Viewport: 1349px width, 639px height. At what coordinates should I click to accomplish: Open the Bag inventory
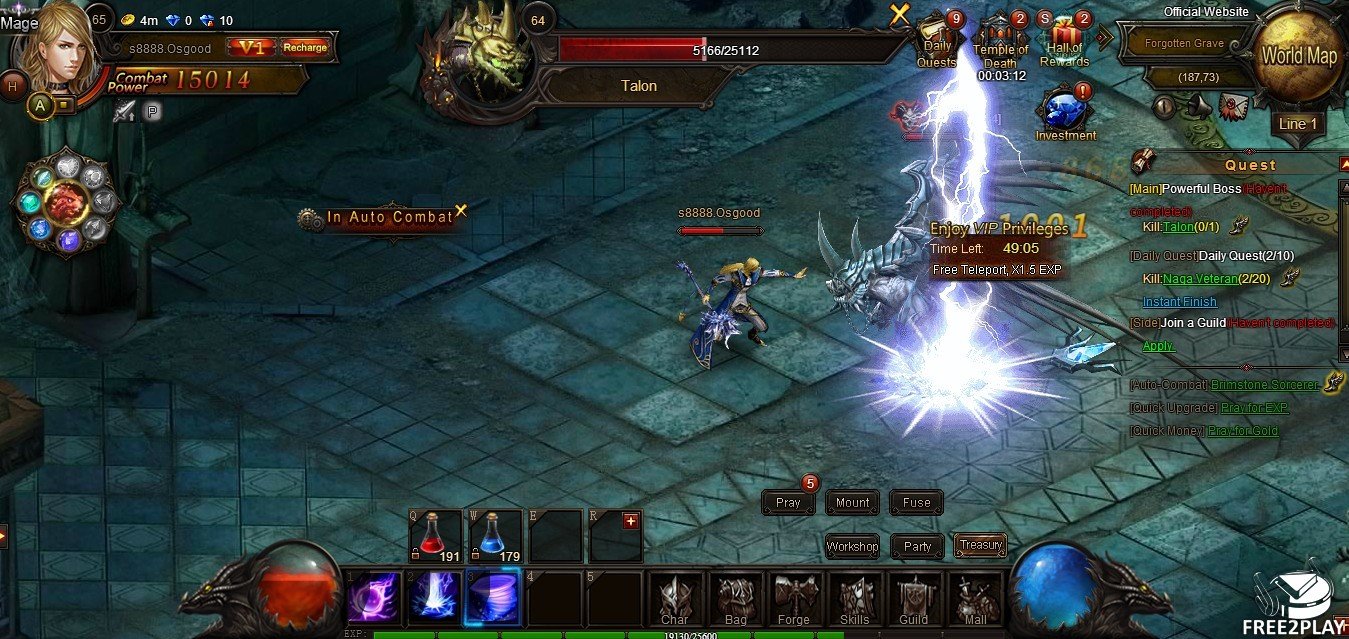click(735, 599)
